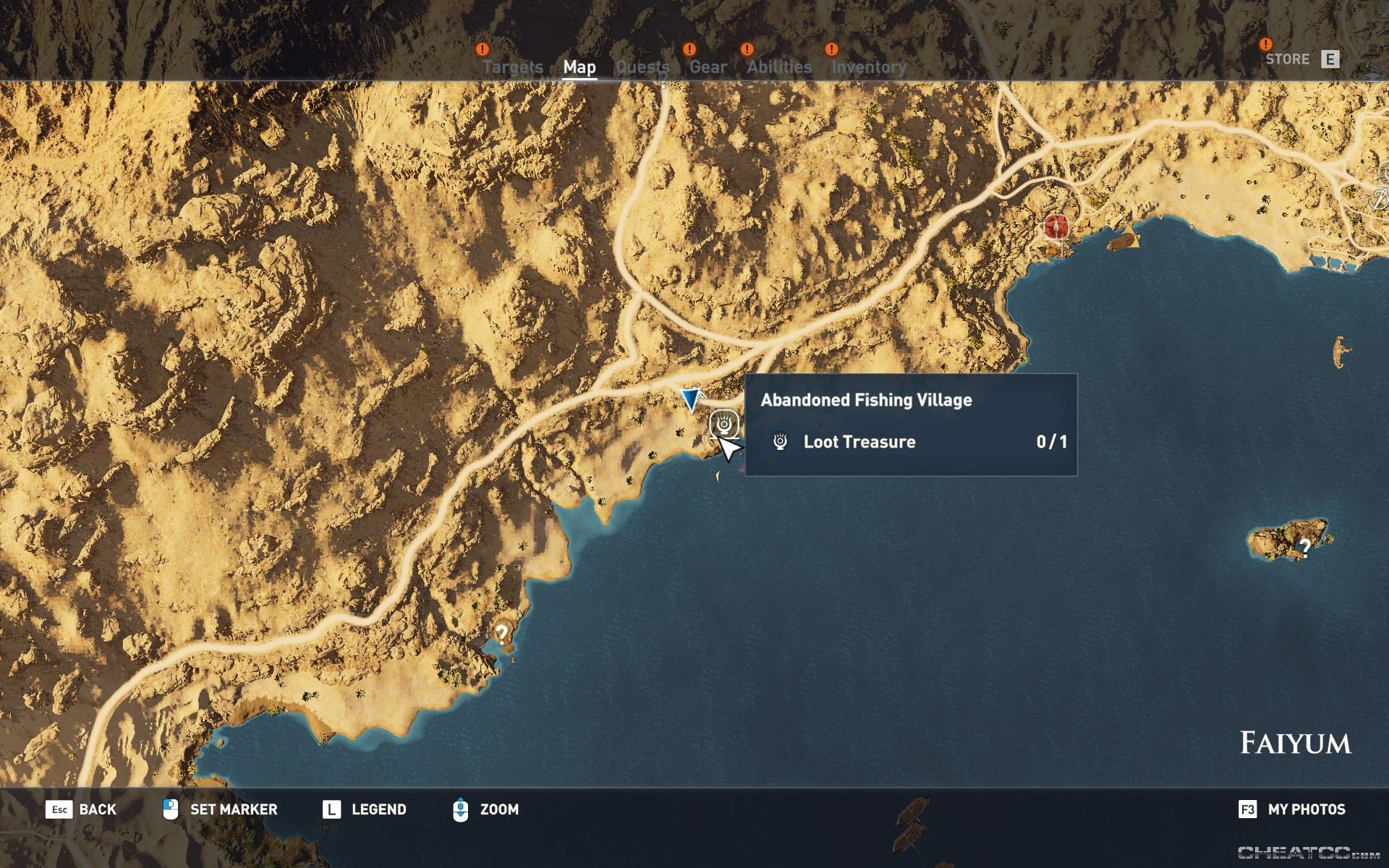Select the Targets tab
This screenshot has width=1389, height=868.
(x=513, y=67)
